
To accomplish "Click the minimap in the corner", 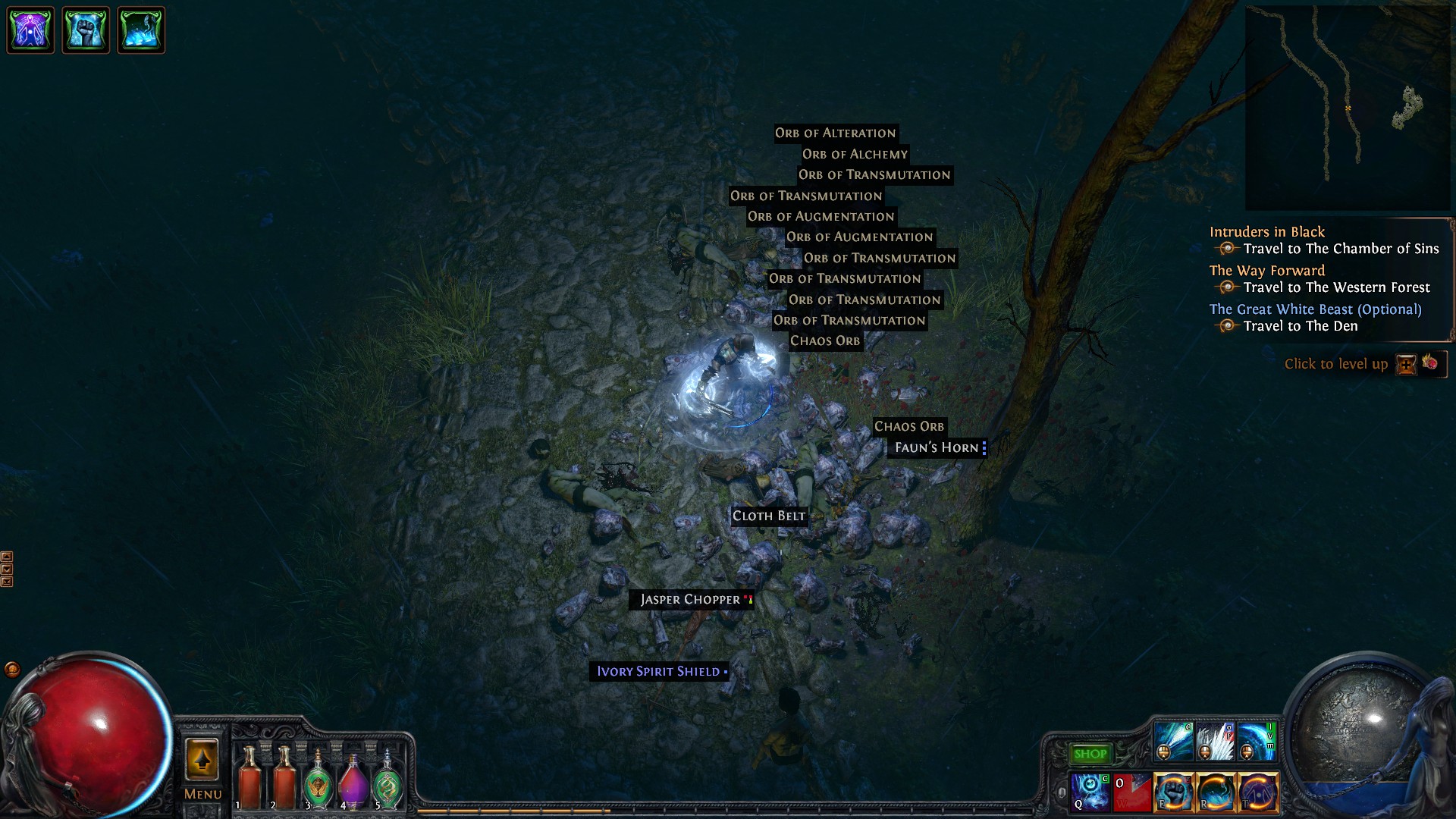I will [x=1348, y=108].
